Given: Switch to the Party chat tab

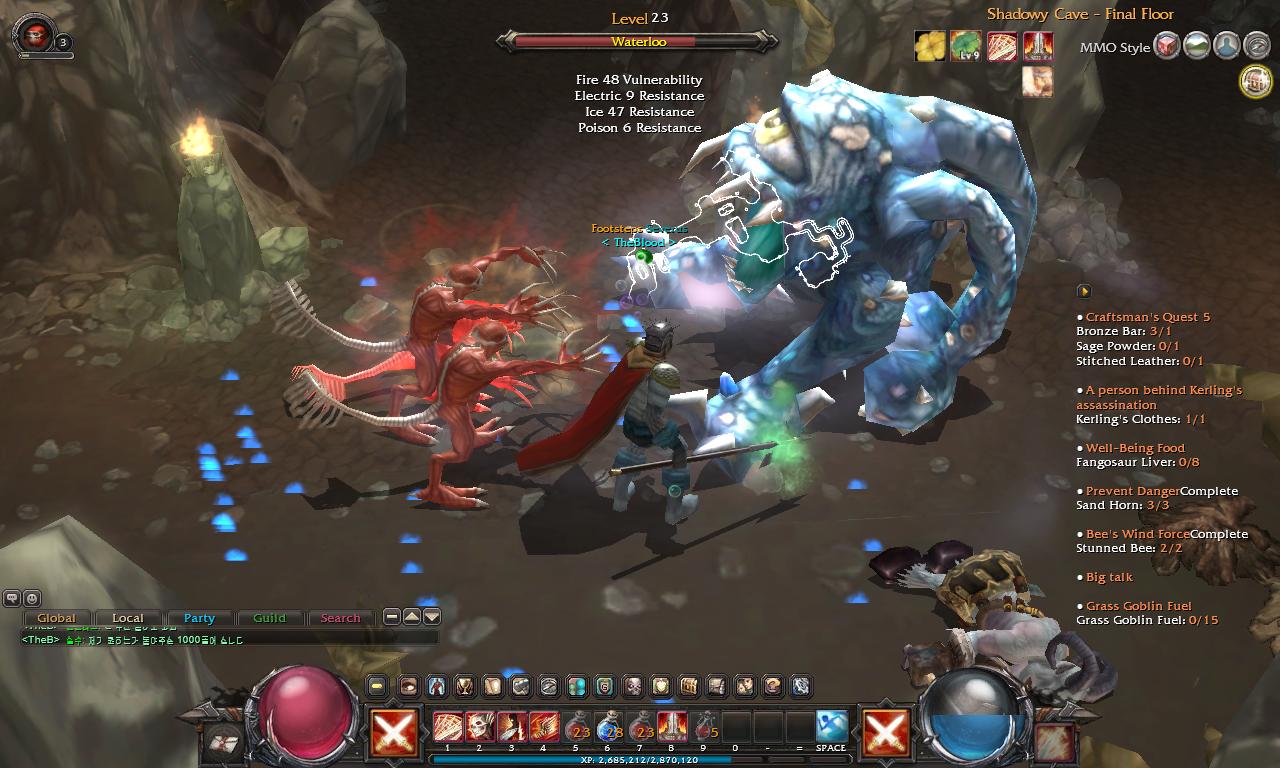Looking at the screenshot, I should 200,618.
